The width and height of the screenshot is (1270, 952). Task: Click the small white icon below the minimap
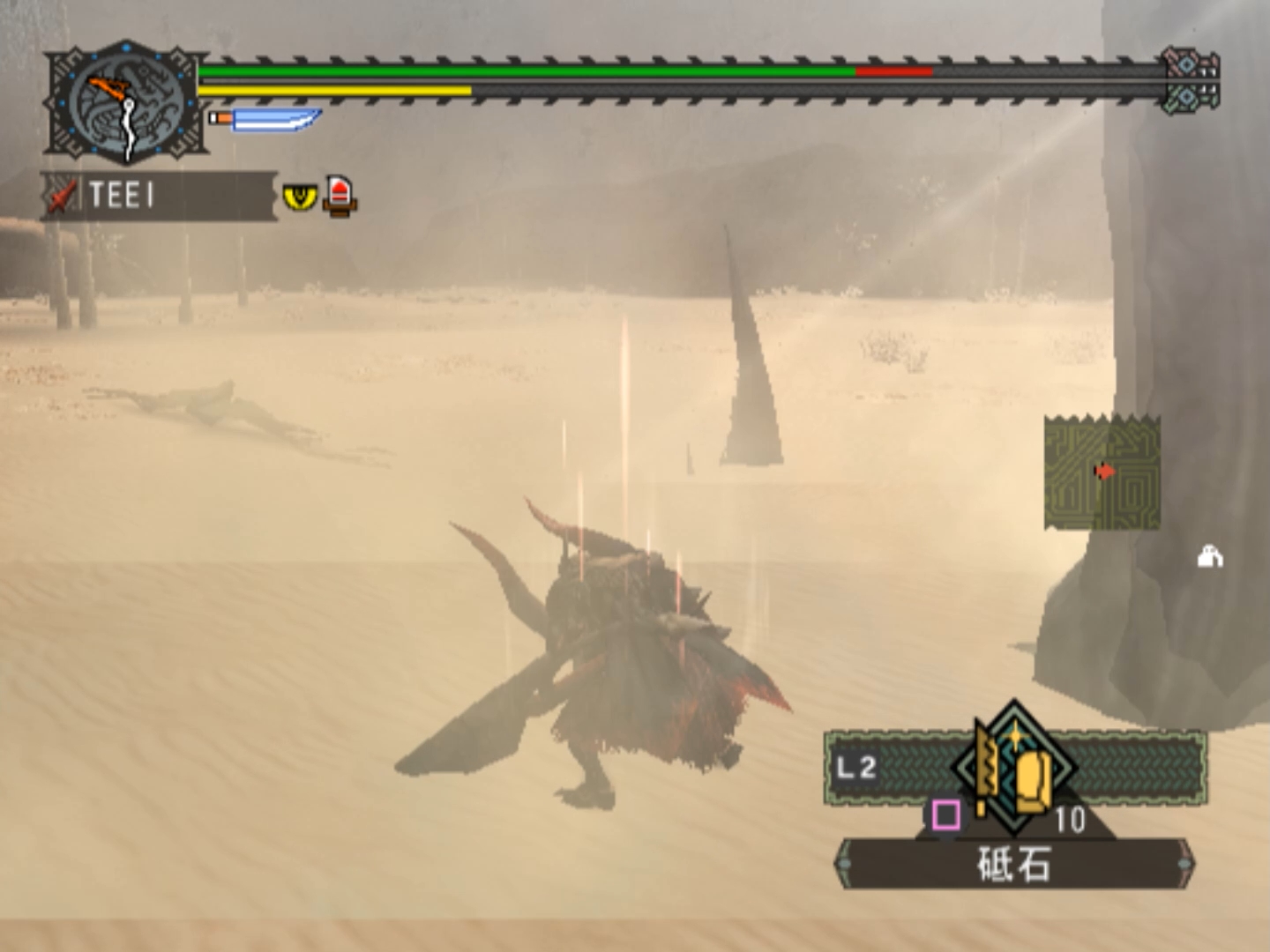(1209, 557)
